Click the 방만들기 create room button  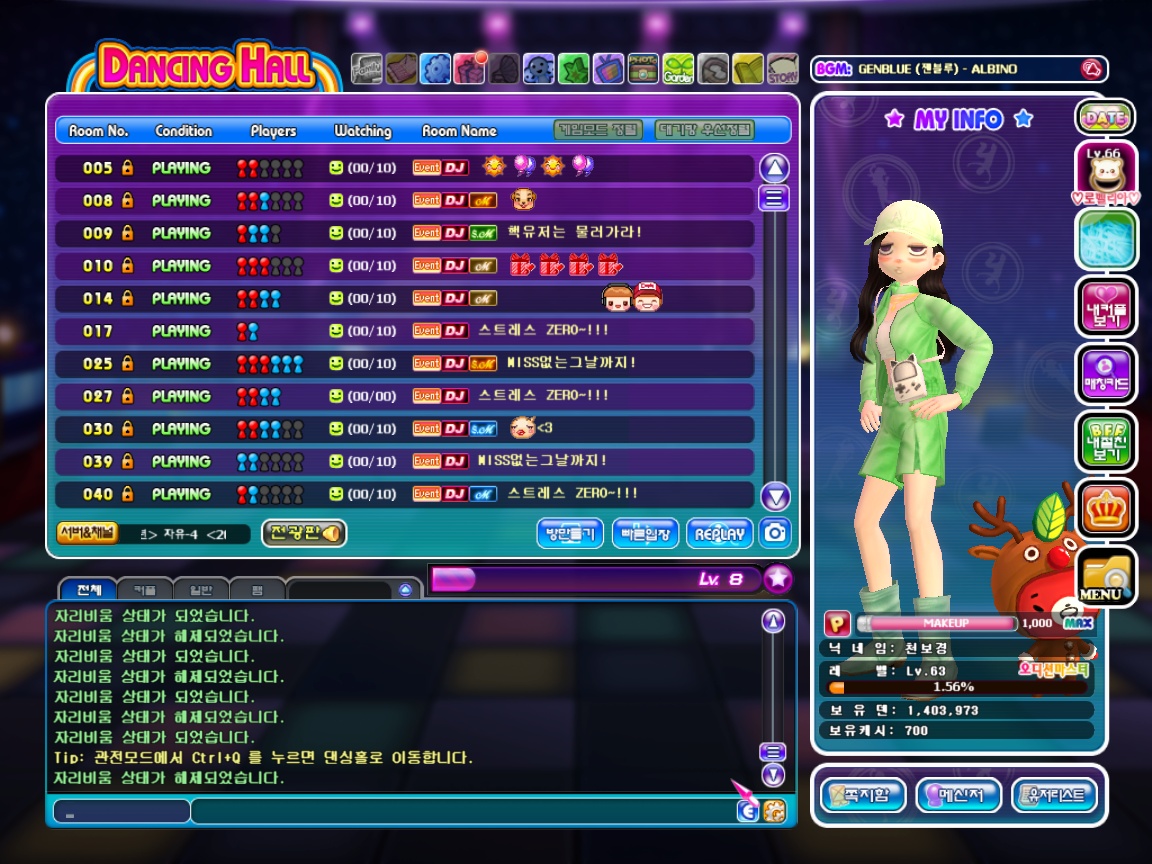pos(570,534)
